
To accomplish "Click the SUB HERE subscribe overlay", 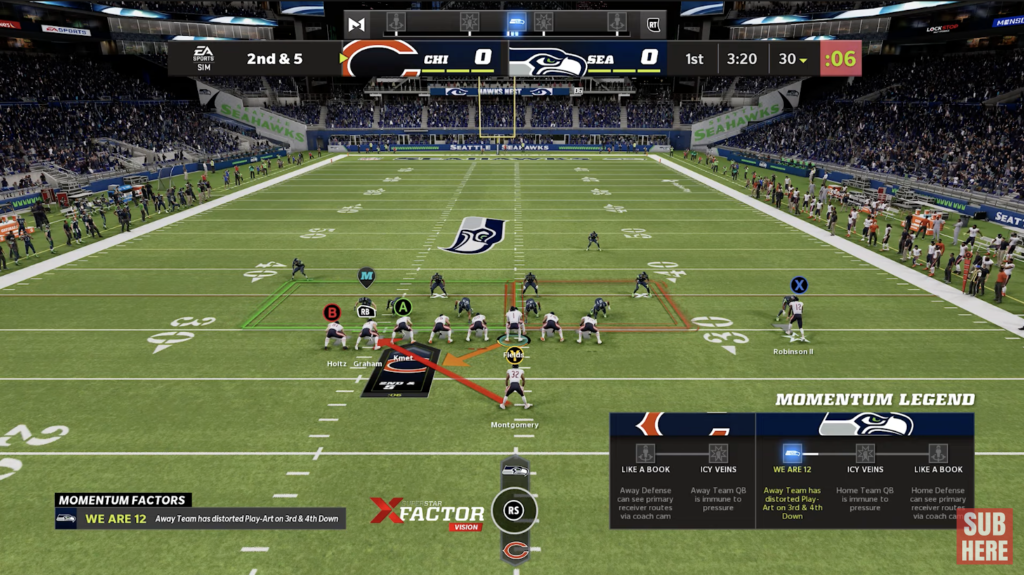I will point(984,536).
